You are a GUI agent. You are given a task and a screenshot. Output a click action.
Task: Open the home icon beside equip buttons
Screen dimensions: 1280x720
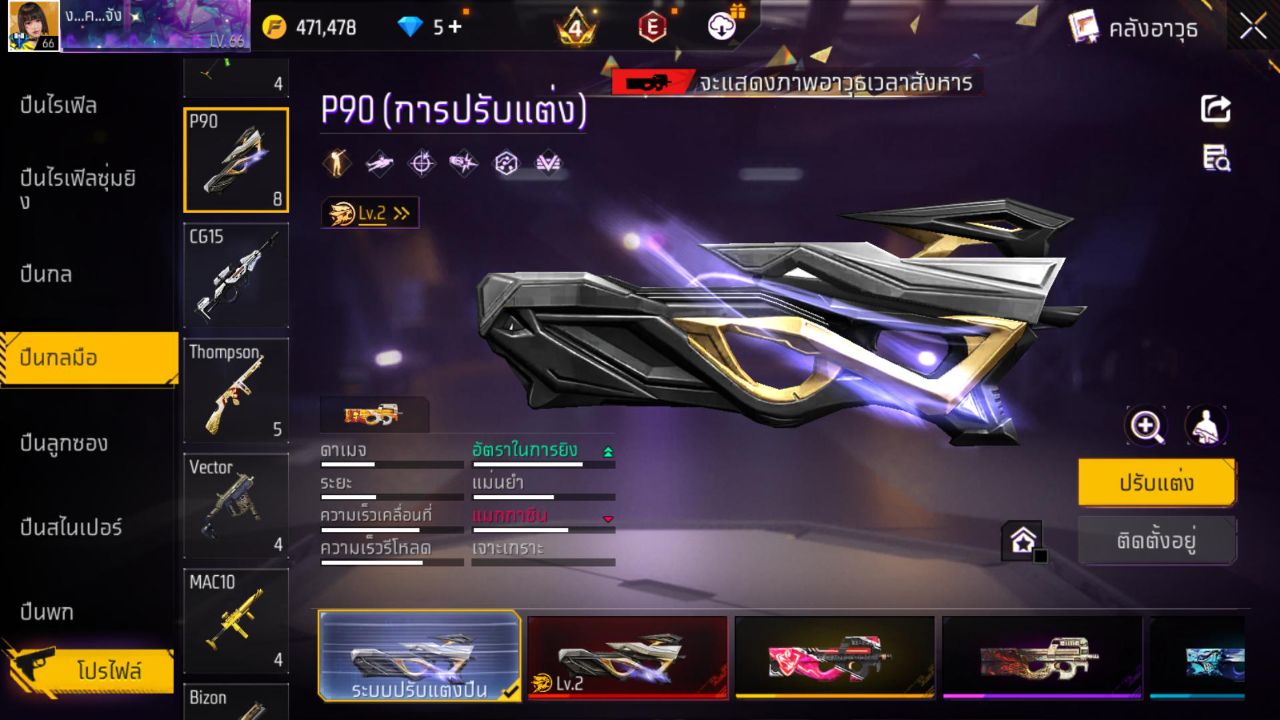coord(1023,538)
